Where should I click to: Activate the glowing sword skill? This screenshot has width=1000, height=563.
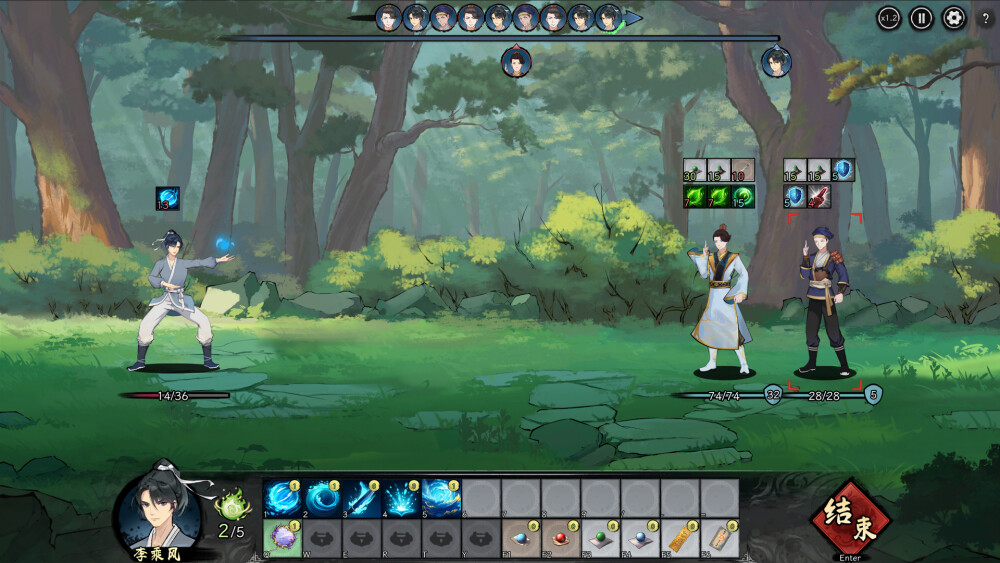pos(362,498)
